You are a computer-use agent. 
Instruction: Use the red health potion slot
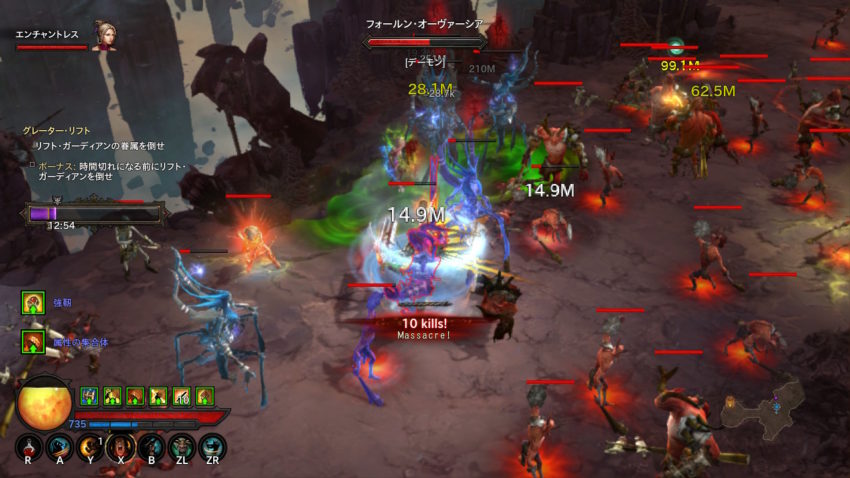pyautogui.click(x=30, y=447)
